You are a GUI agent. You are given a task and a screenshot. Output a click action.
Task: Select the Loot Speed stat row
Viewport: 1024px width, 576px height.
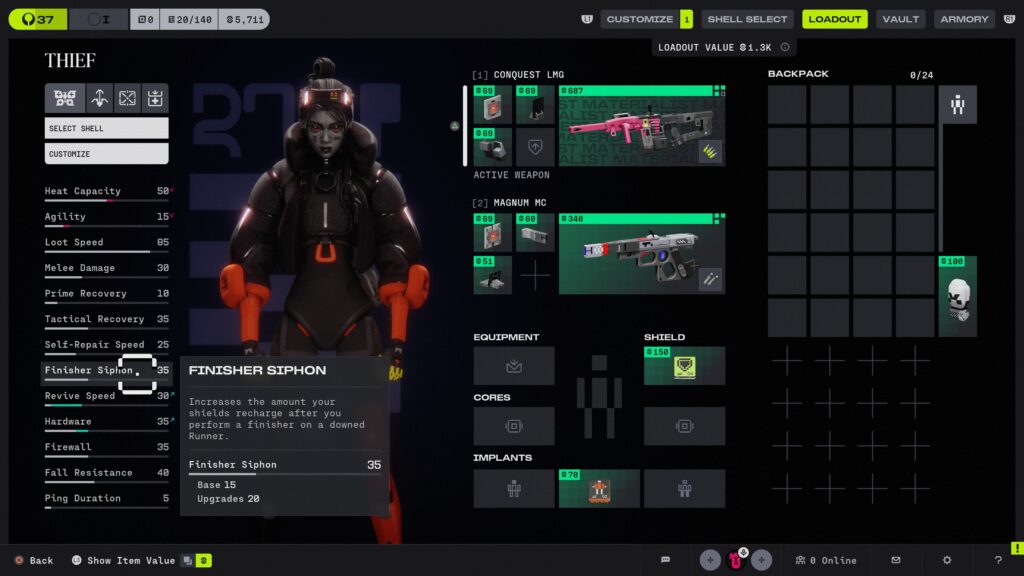106,243
